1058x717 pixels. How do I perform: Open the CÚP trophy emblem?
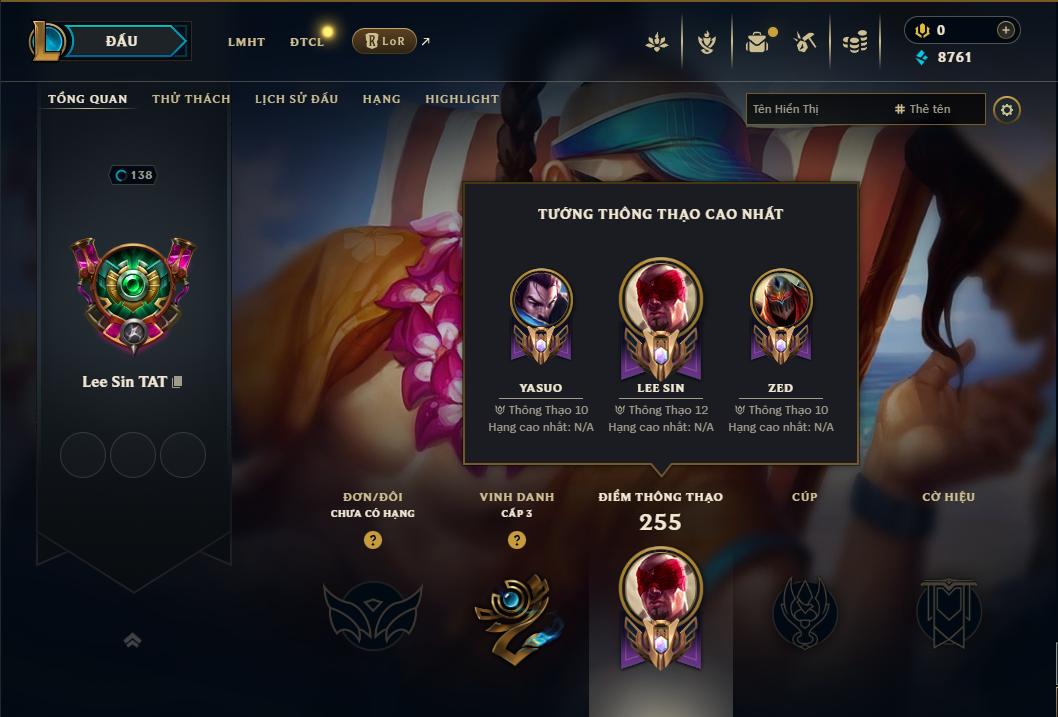pos(805,610)
